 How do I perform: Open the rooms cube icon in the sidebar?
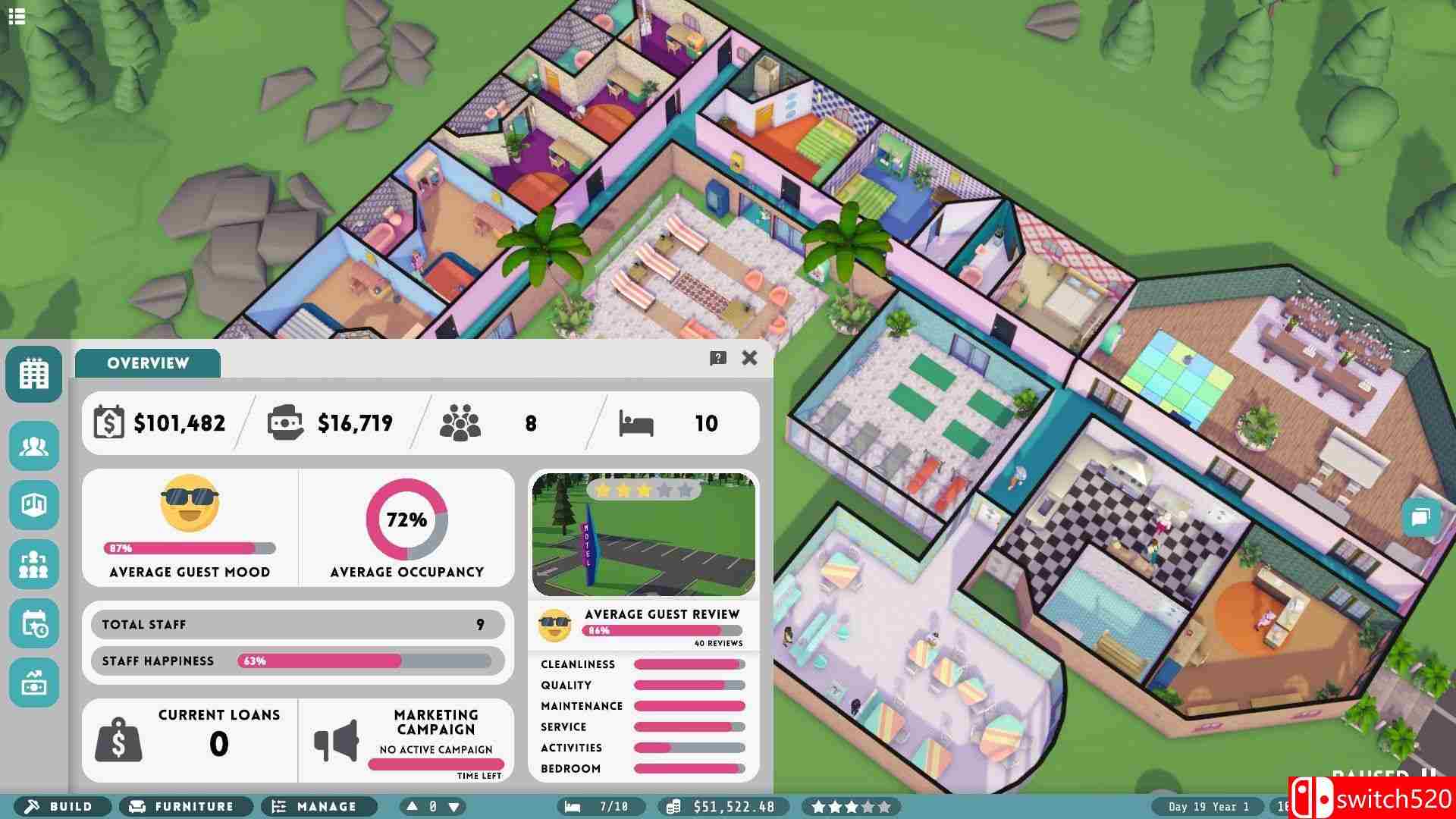[x=34, y=505]
